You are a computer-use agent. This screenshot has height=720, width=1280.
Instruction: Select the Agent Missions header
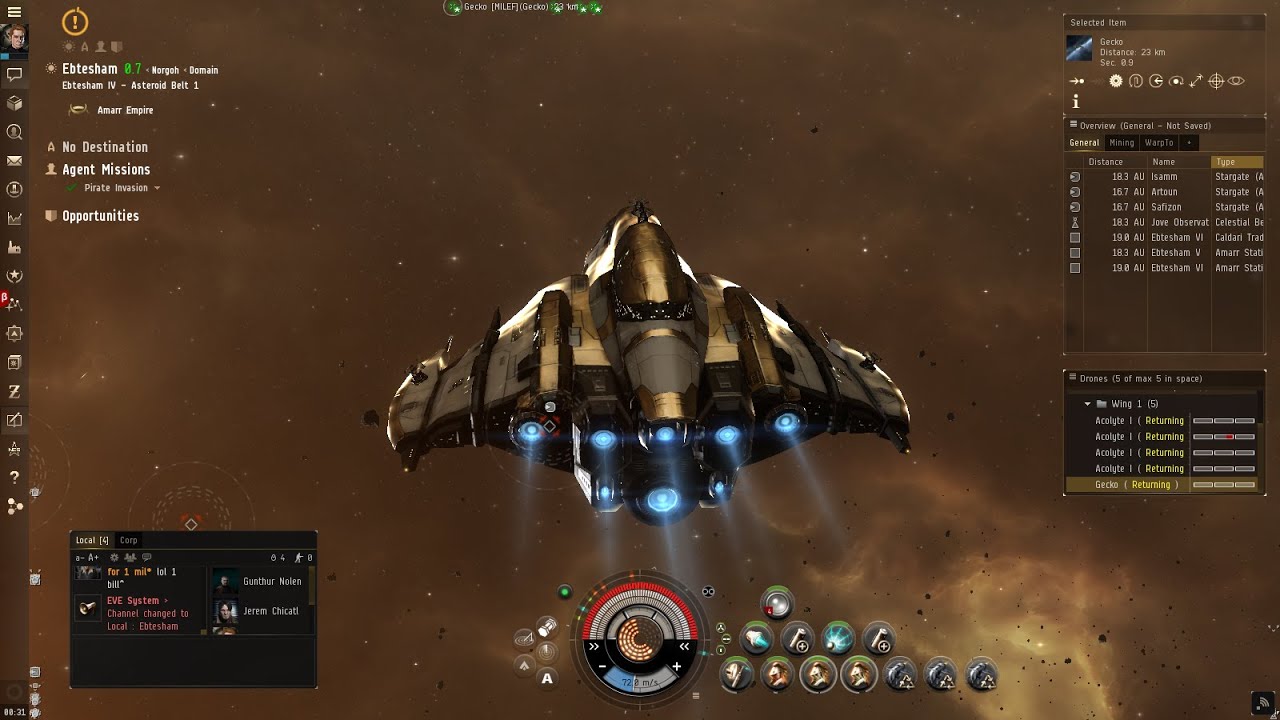point(105,170)
